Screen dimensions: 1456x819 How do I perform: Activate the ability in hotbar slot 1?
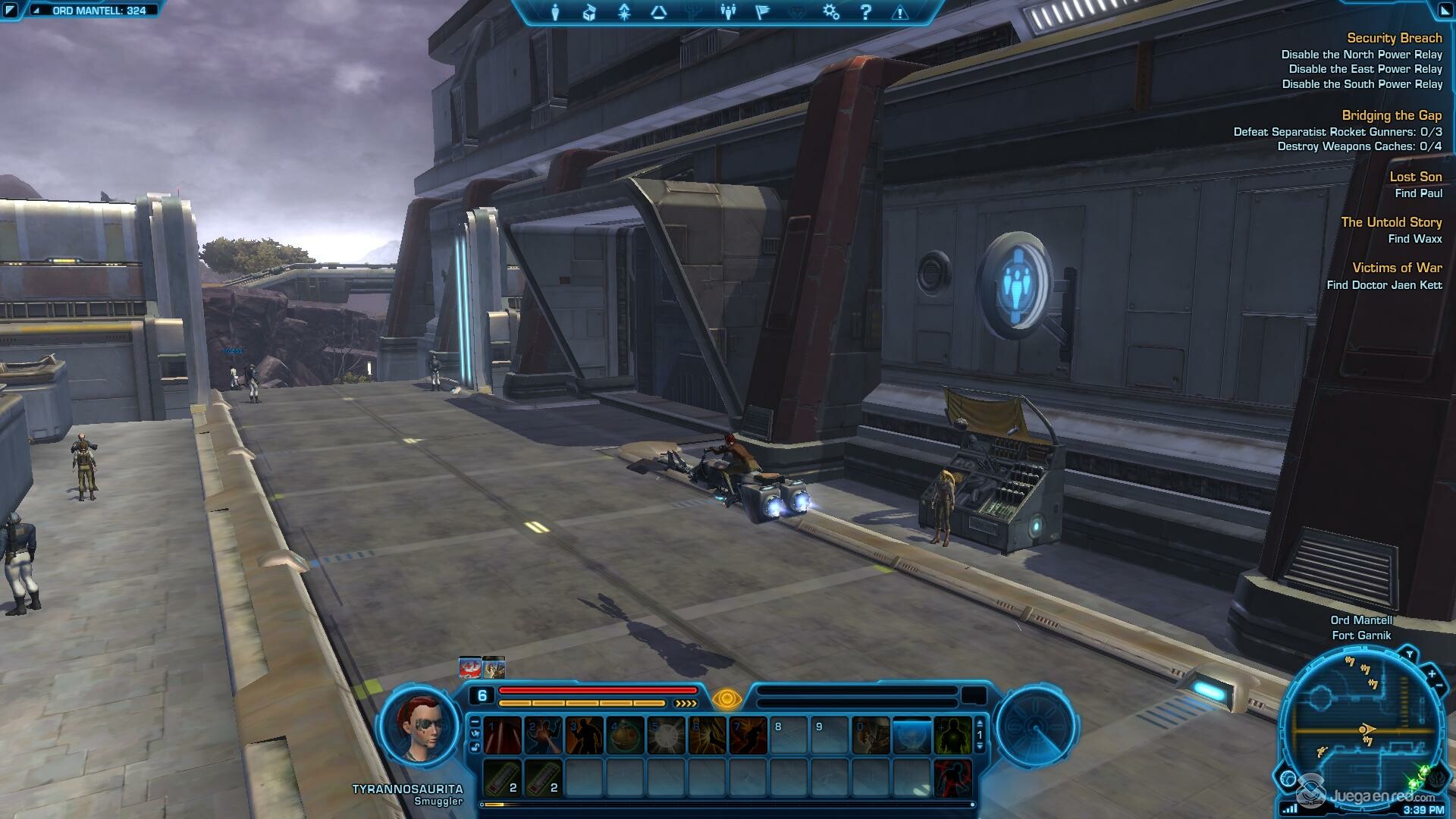(x=503, y=736)
